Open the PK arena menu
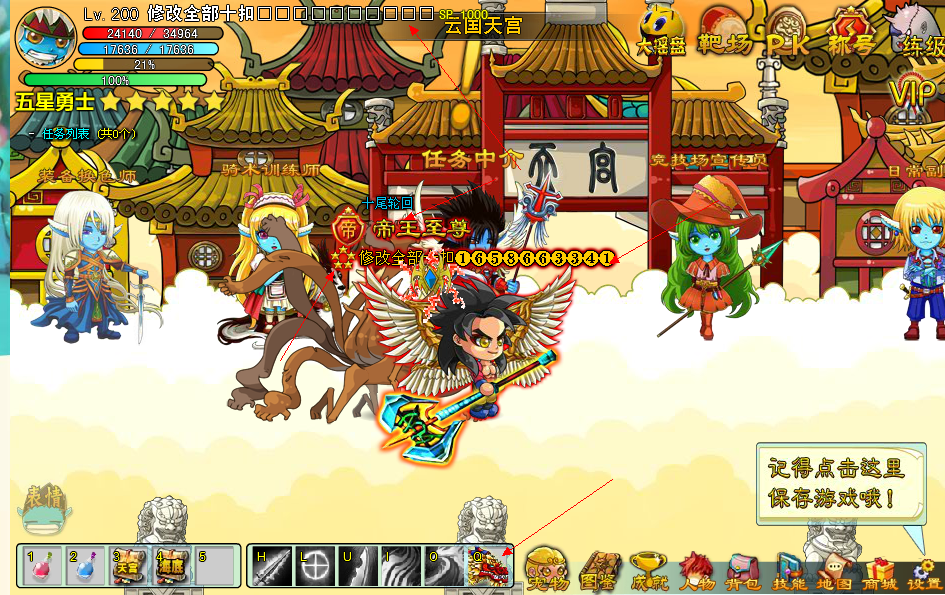 click(789, 35)
